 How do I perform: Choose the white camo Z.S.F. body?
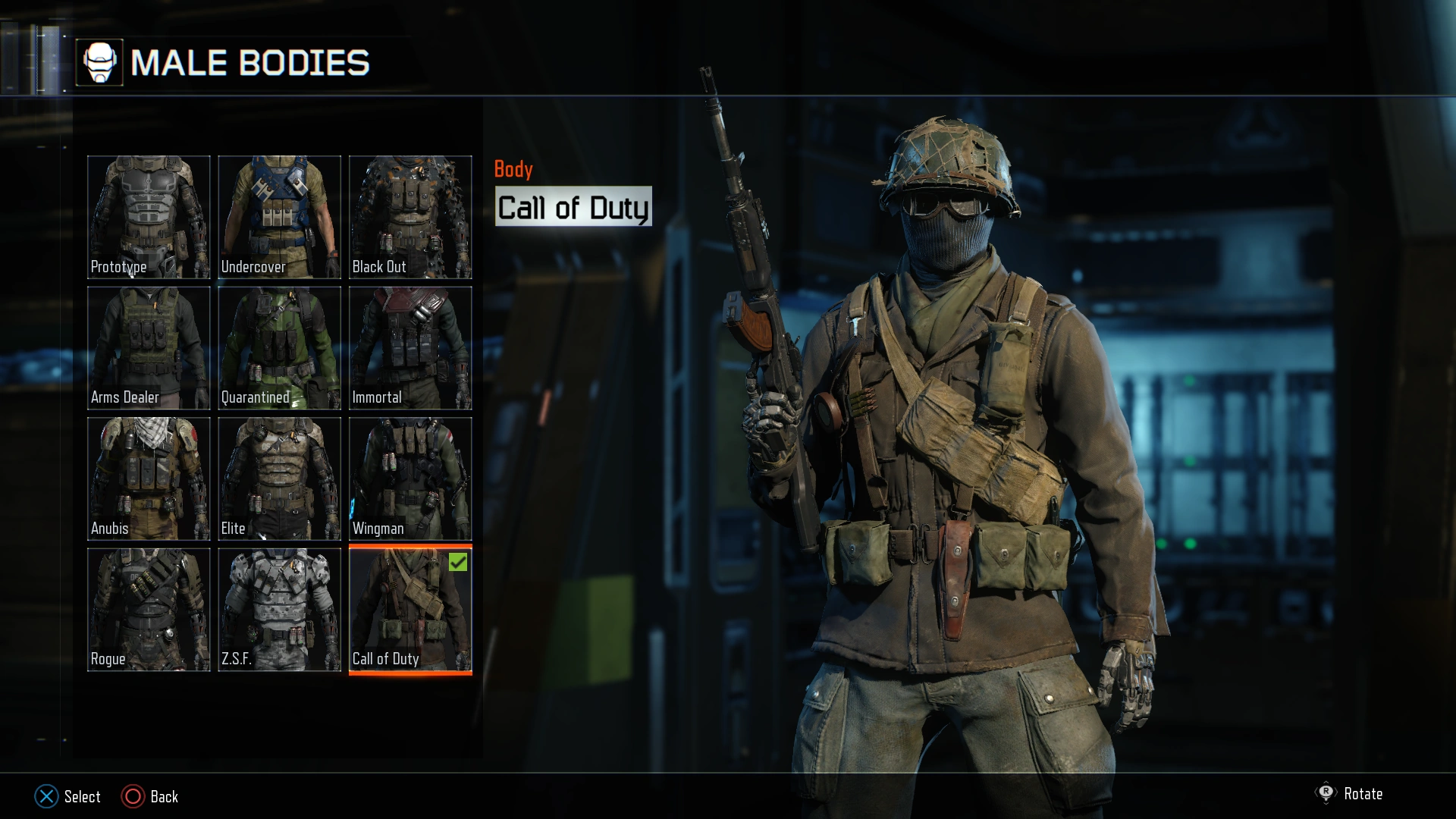coord(279,610)
